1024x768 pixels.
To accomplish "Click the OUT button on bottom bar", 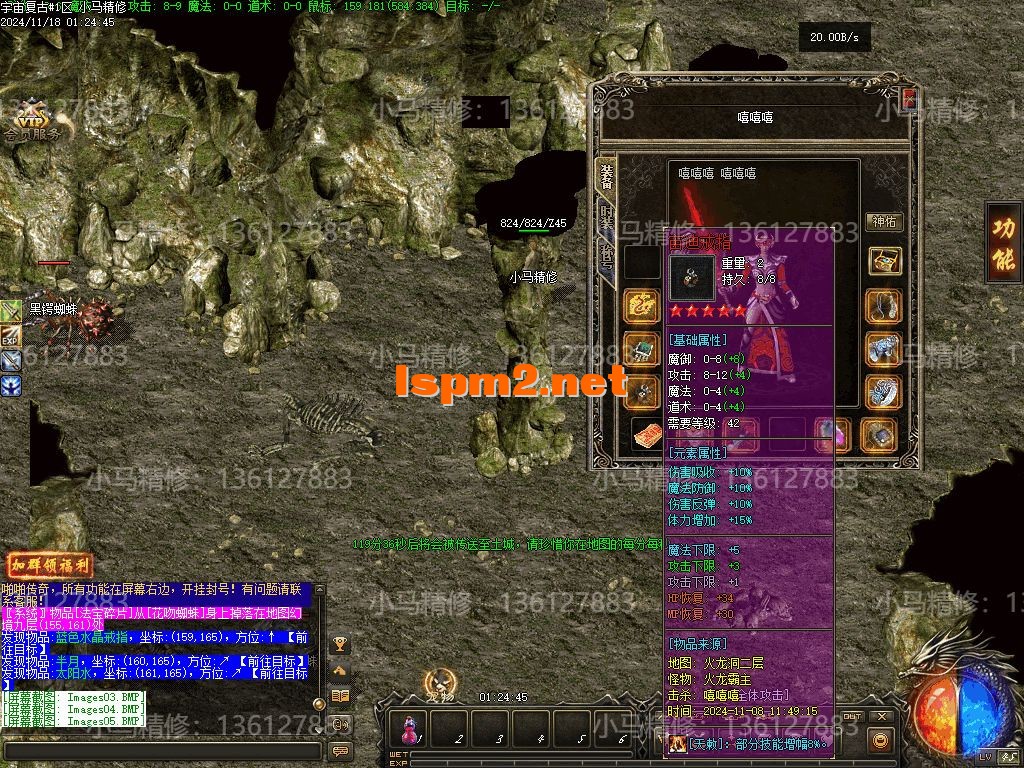I will tap(851, 717).
